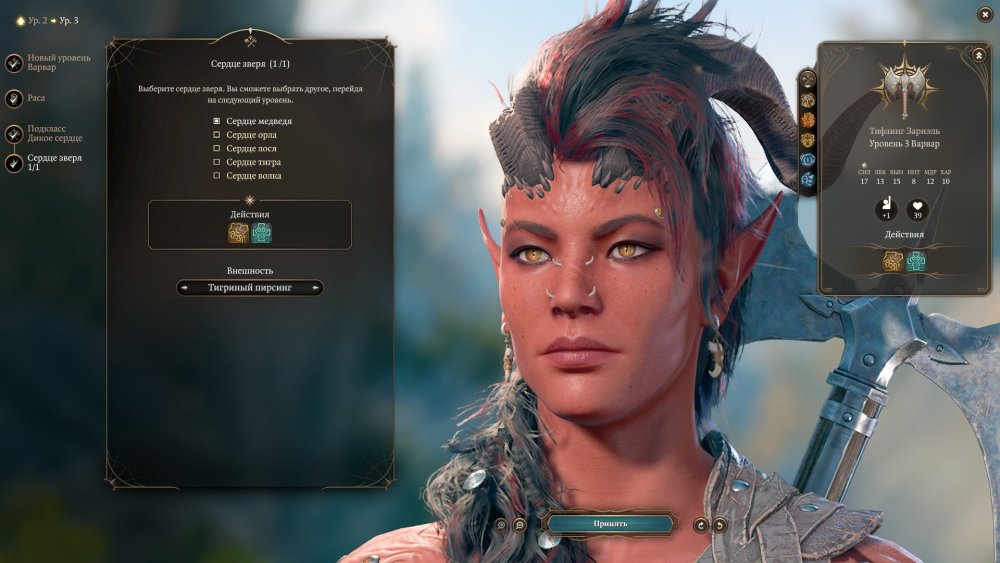Click the golden bear action icon in Действия
Screen dimensions: 1000x563
click(238, 233)
